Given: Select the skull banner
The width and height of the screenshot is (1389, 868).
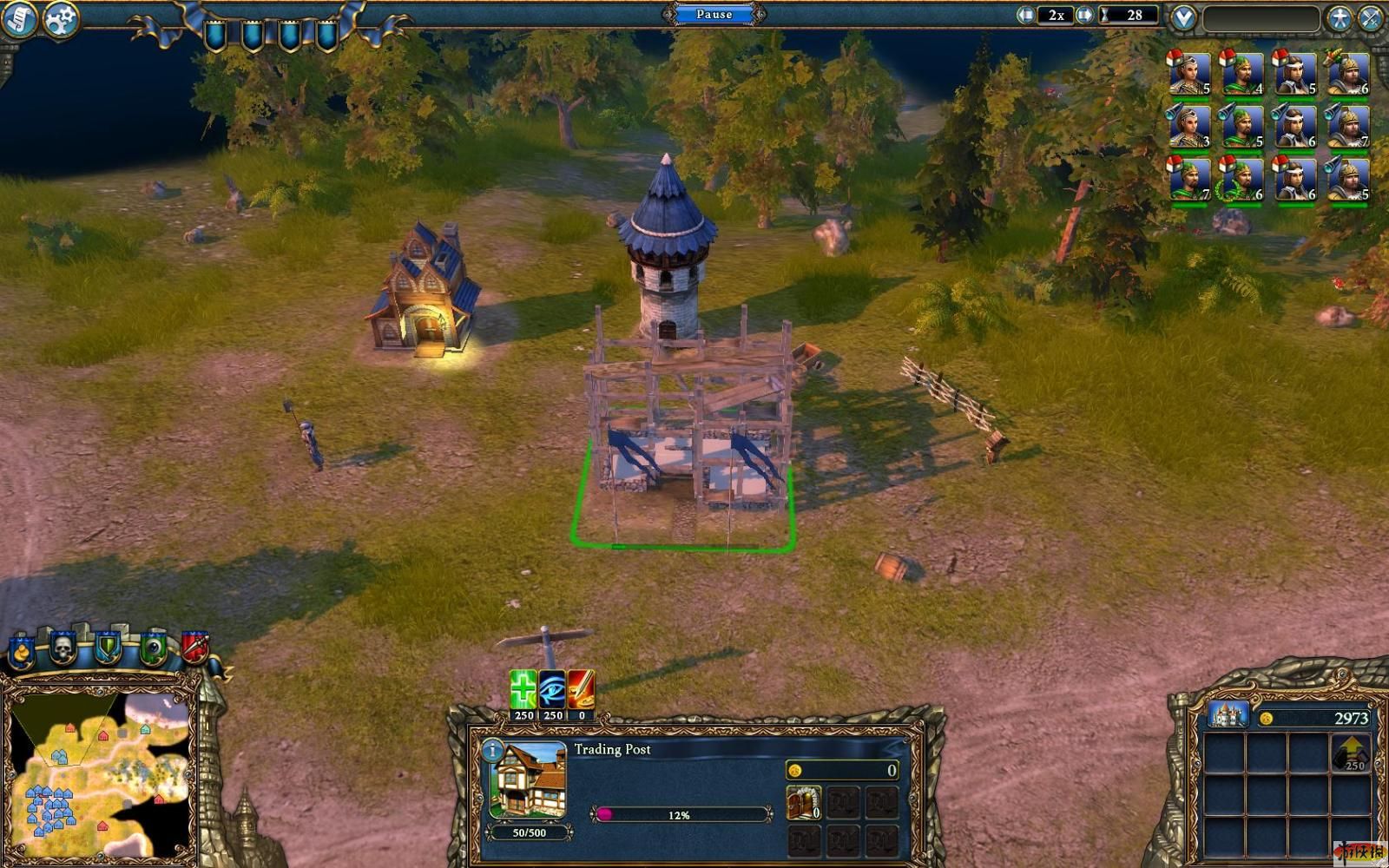Looking at the screenshot, I should [x=63, y=648].
